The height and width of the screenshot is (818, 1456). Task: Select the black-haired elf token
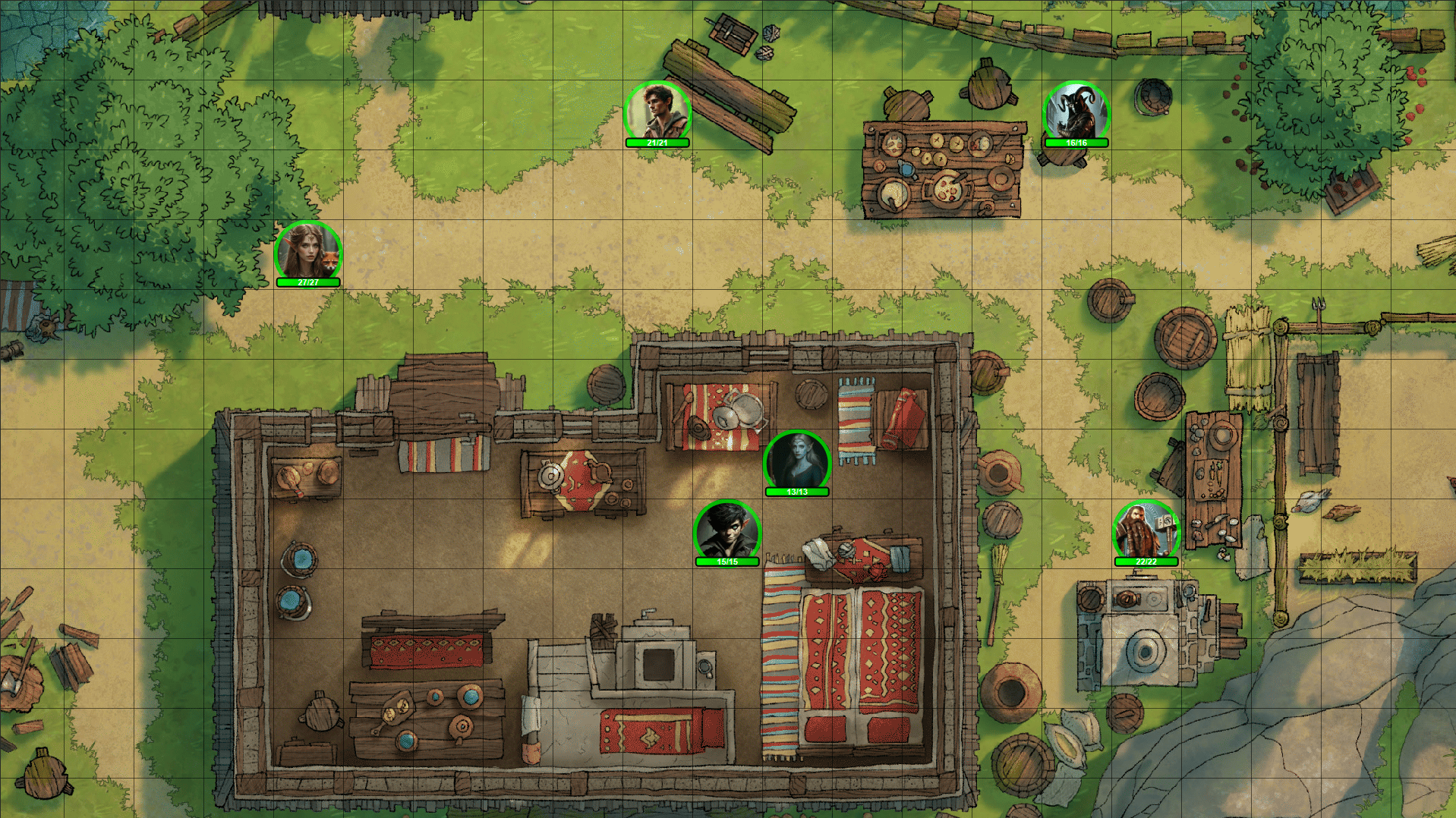[727, 531]
